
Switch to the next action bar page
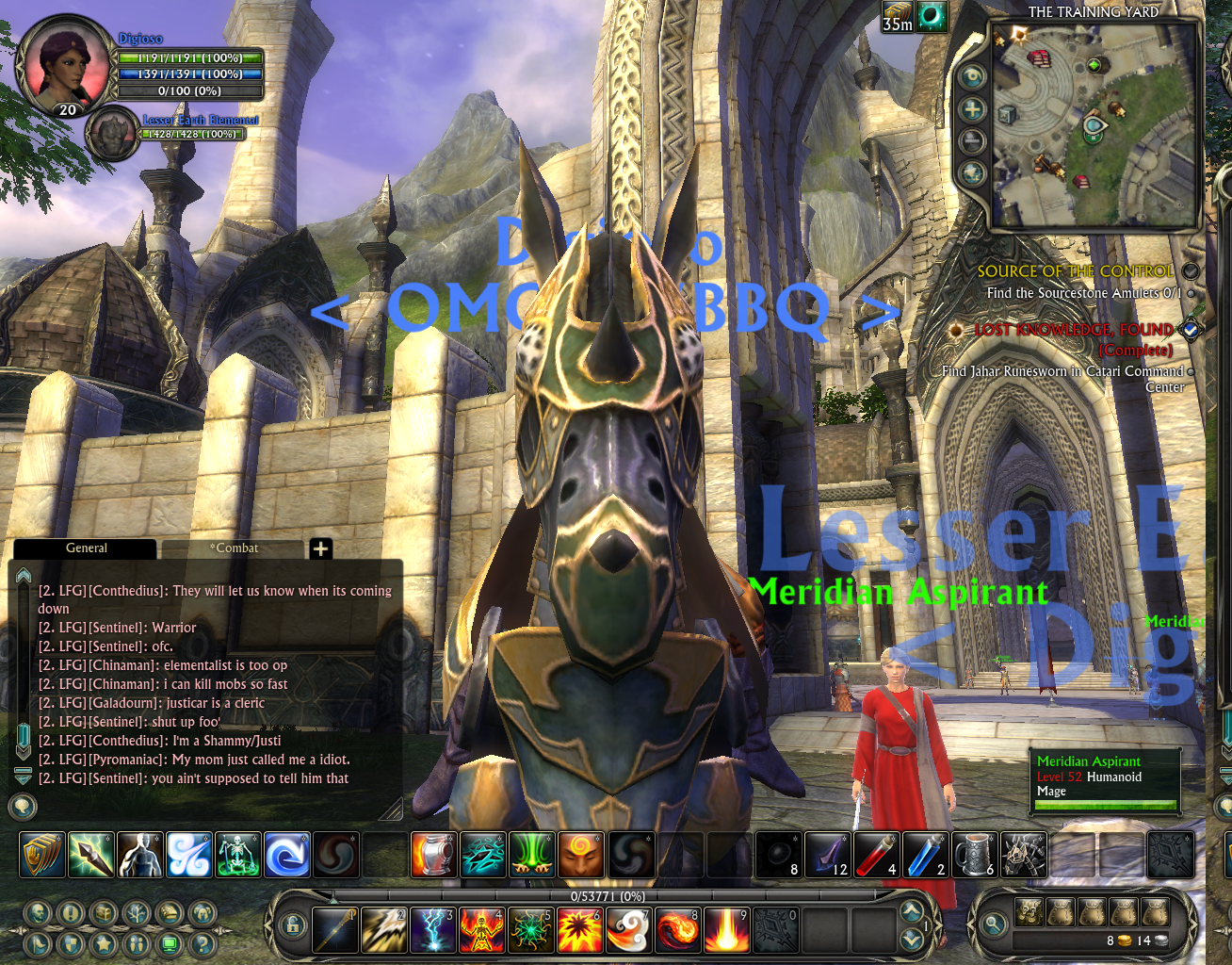tap(911, 911)
